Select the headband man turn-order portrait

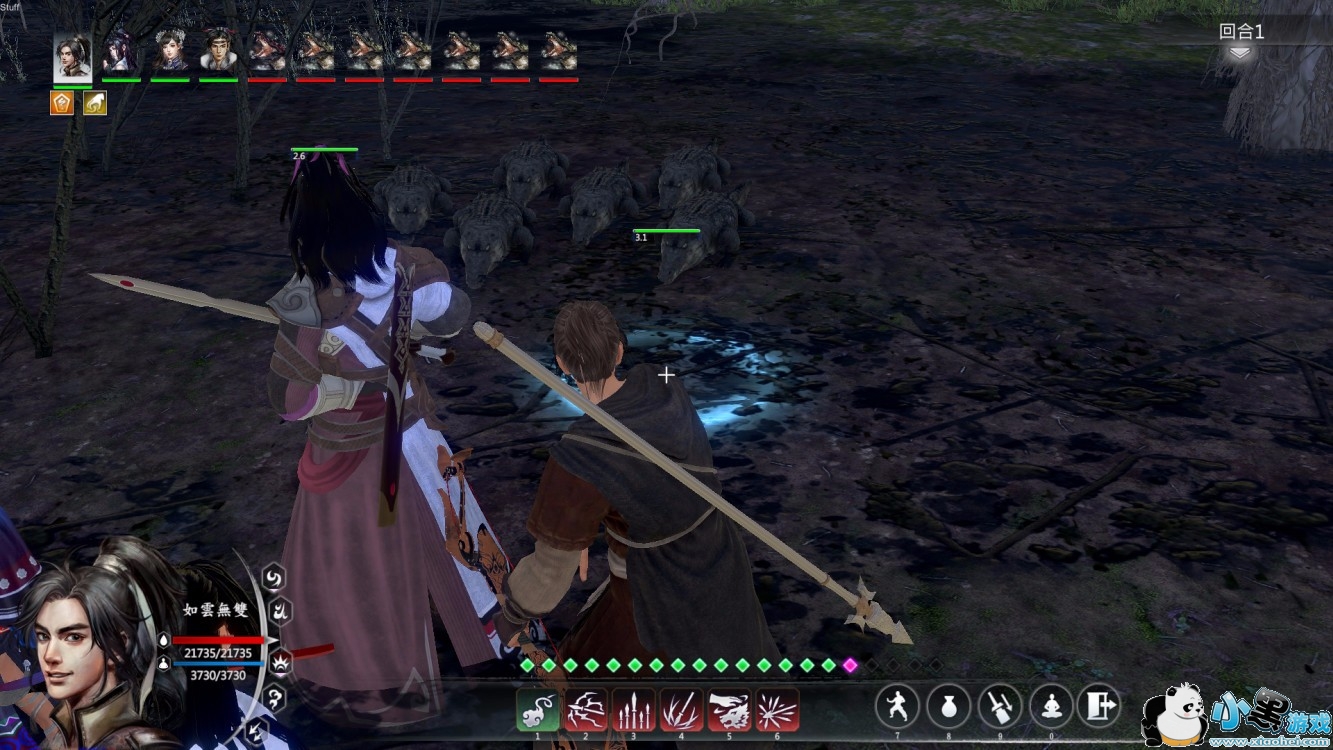pyautogui.click(x=218, y=50)
